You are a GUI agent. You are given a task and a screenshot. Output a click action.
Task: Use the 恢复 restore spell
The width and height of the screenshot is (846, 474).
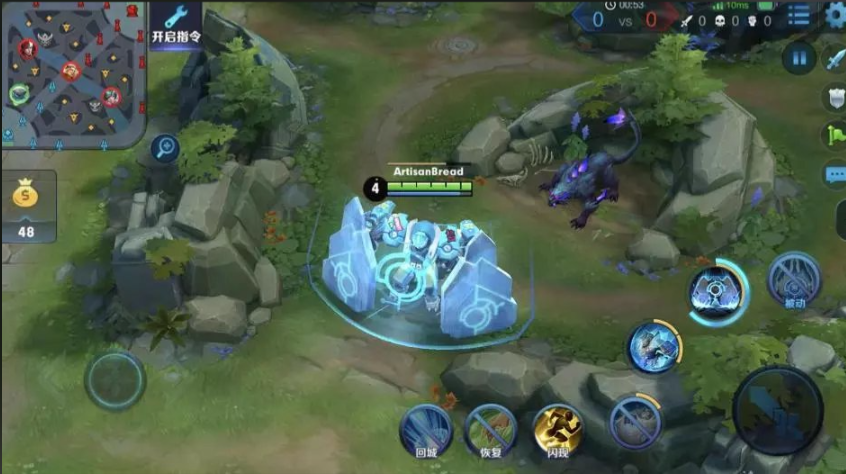pyautogui.click(x=491, y=428)
